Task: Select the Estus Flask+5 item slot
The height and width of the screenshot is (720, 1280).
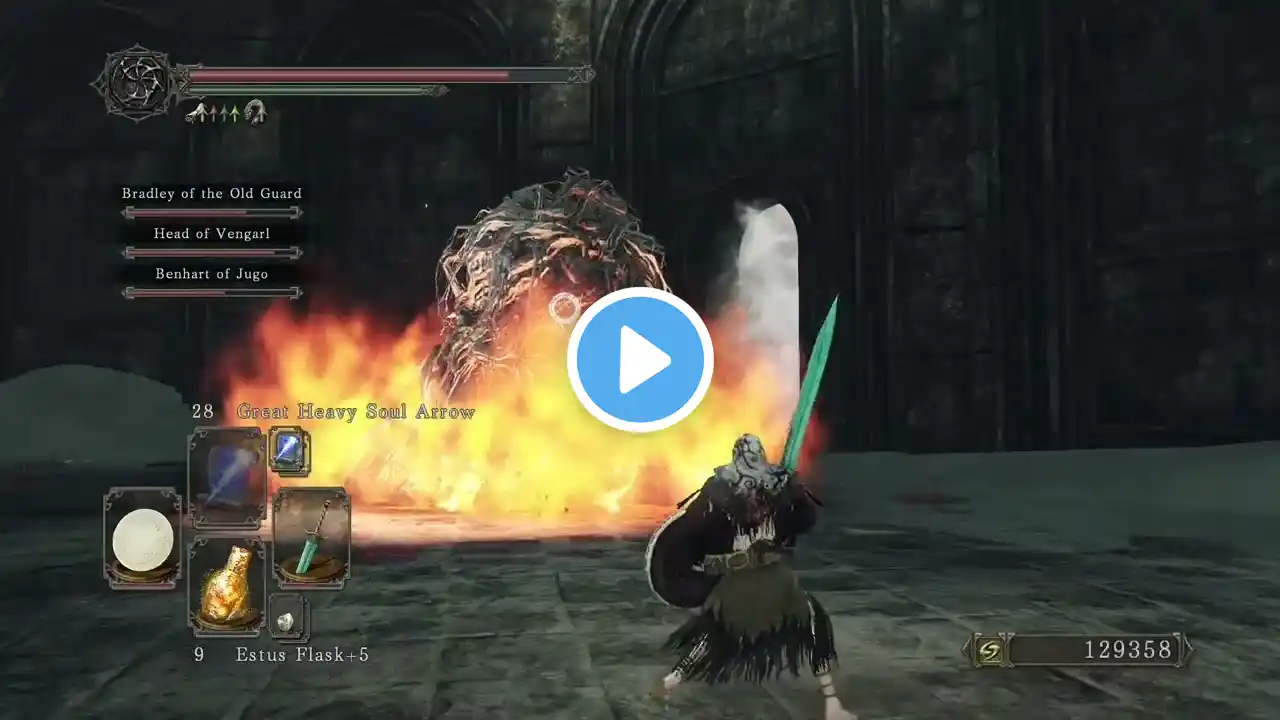Action: click(227, 585)
